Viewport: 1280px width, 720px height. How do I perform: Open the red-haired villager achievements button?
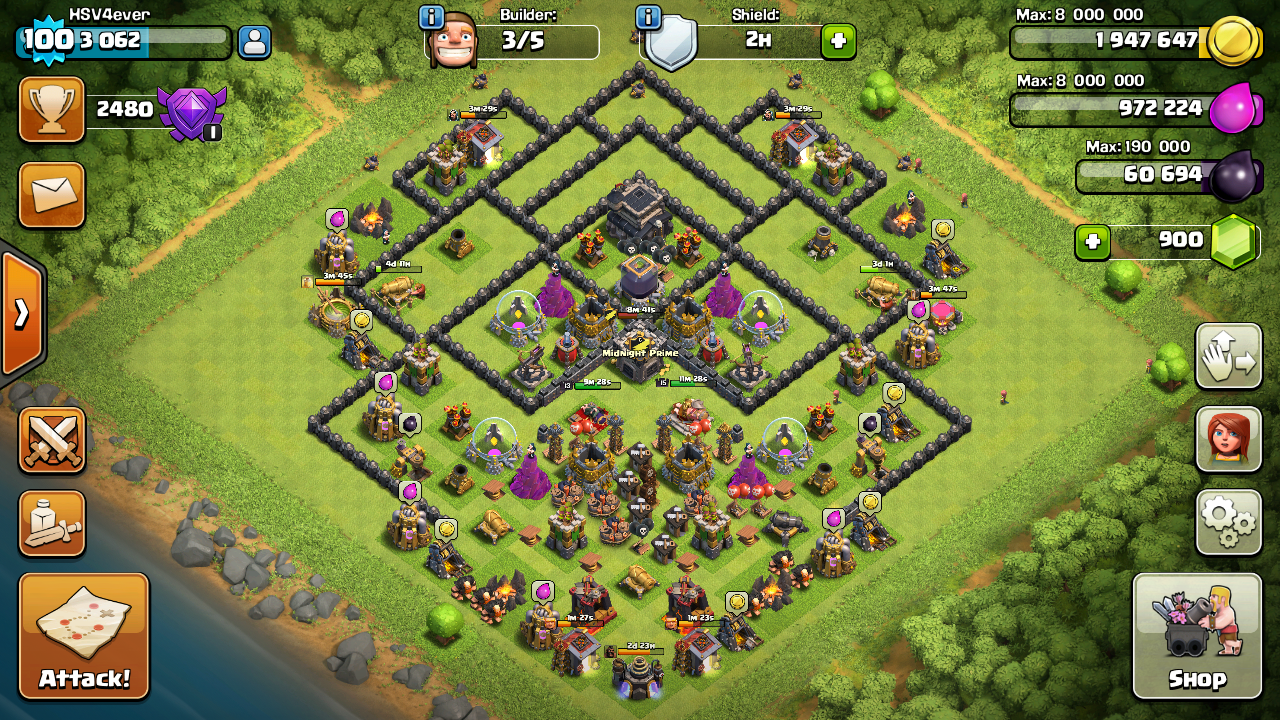pyautogui.click(x=1228, y=439)
